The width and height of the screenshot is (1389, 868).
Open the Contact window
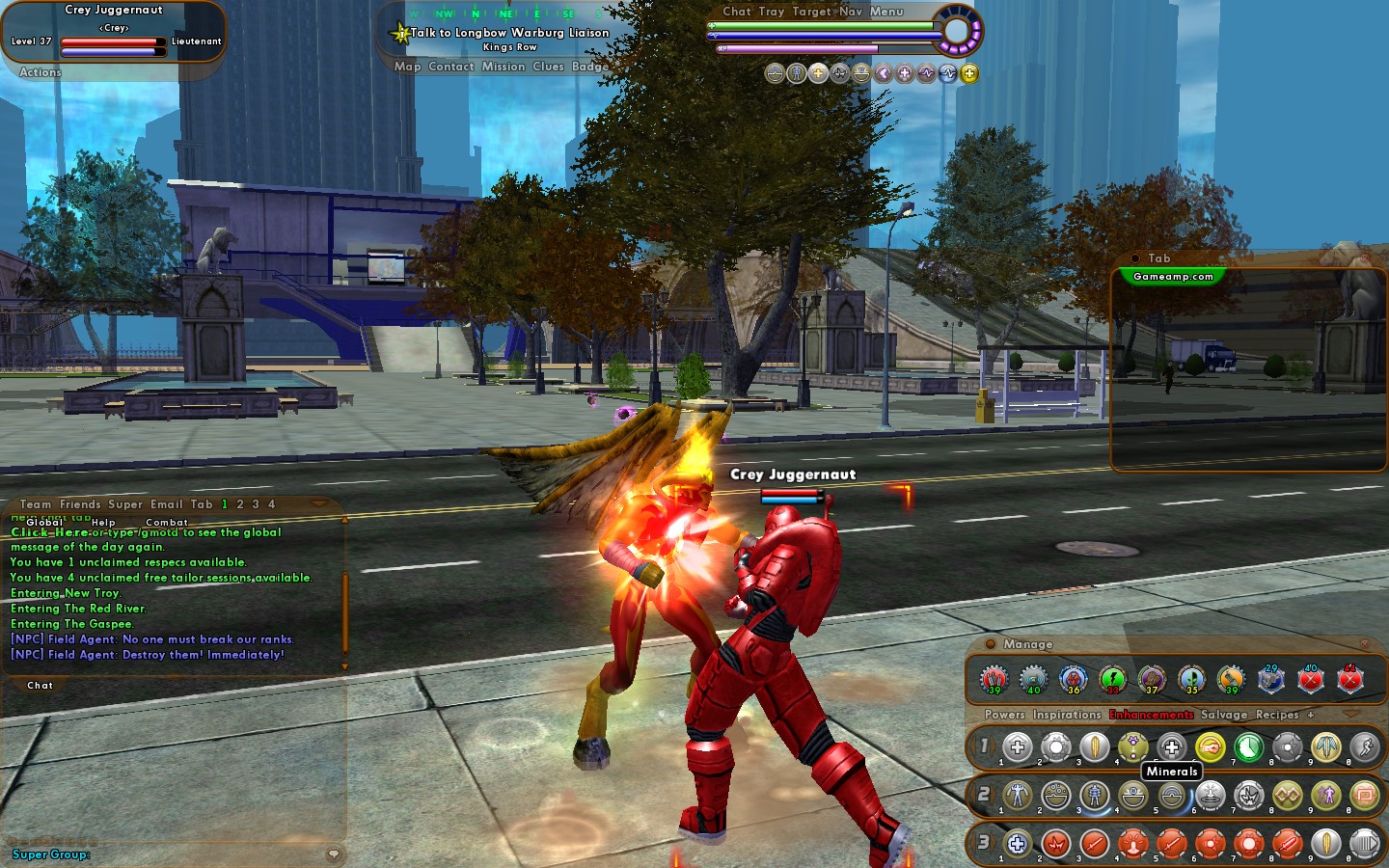[450, 67]
